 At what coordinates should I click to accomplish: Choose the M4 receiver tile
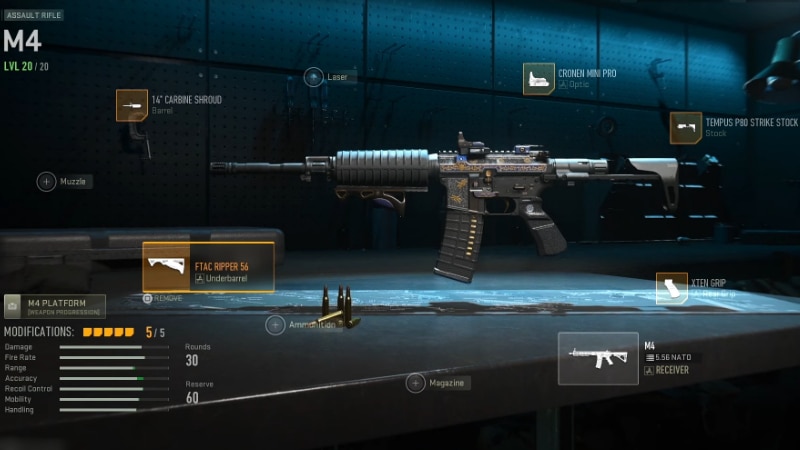pos(598,358)
